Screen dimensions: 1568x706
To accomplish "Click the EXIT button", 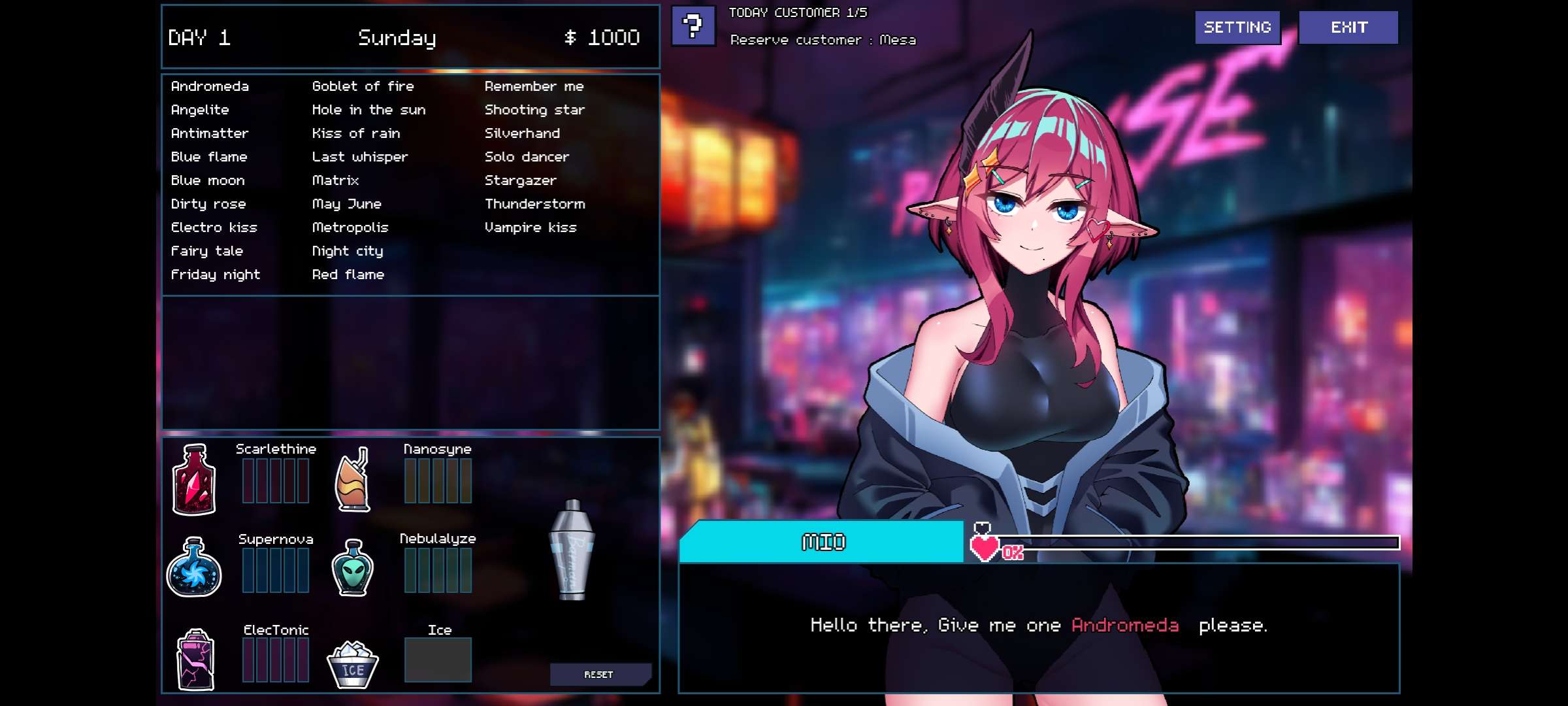I will [1348, 27].
